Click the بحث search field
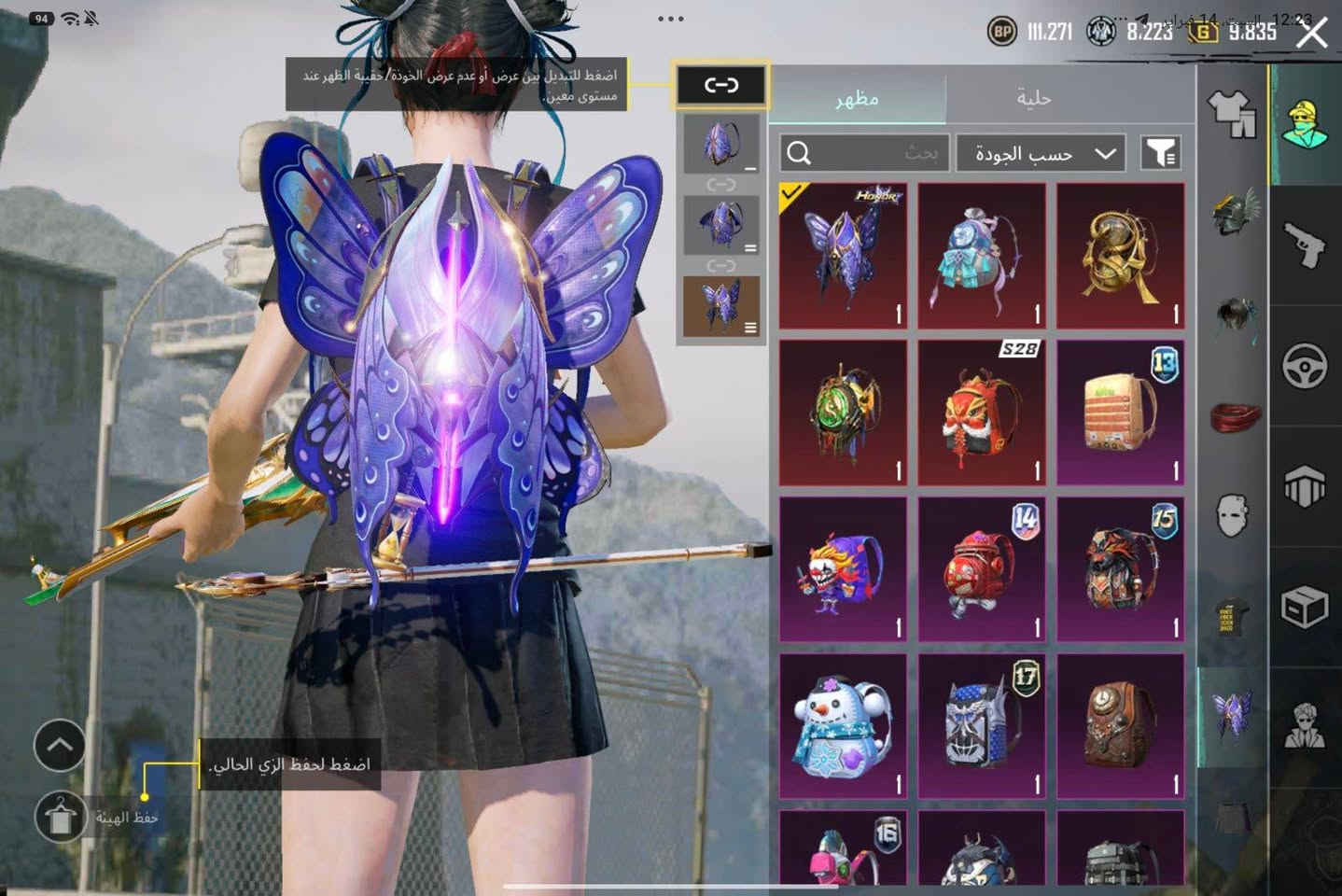The height and width of the screenshot is (896, 1342). (864, 153)
